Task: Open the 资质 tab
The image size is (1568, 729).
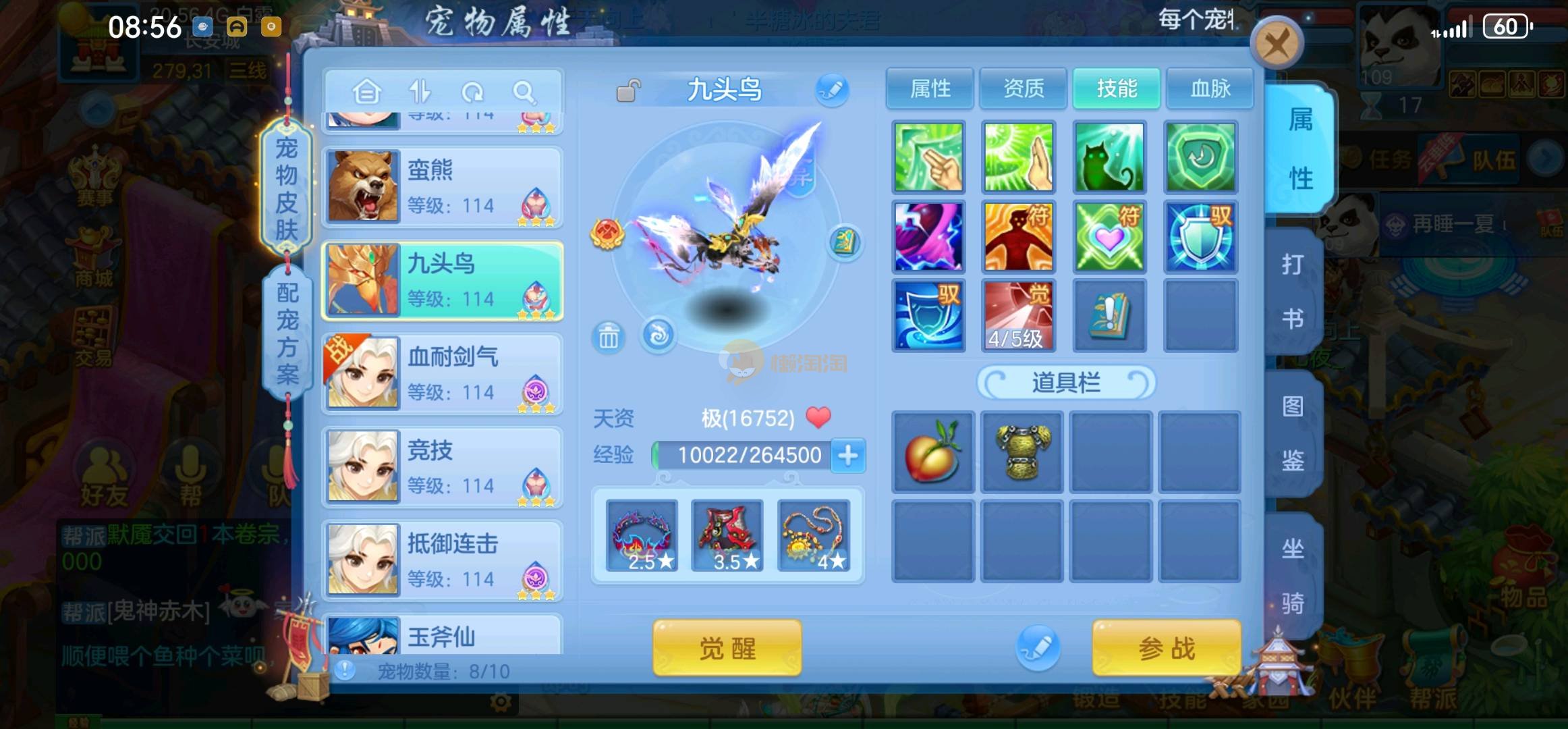Action: click(x=1023, y=88)
